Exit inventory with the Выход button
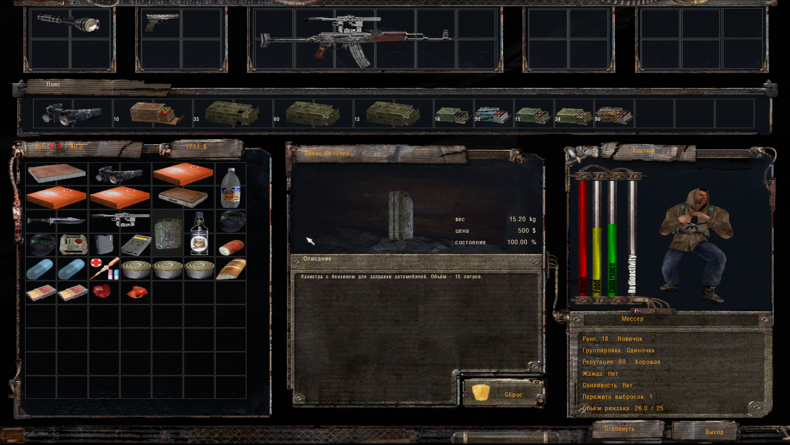The width and height of the screenshot is (790, 445). point(714,431)
